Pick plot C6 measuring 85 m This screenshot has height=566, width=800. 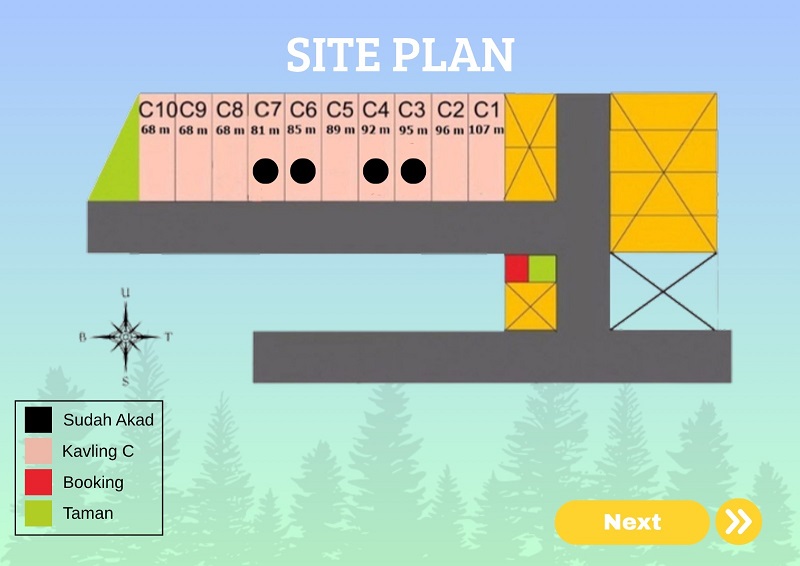tap(303, 148)
